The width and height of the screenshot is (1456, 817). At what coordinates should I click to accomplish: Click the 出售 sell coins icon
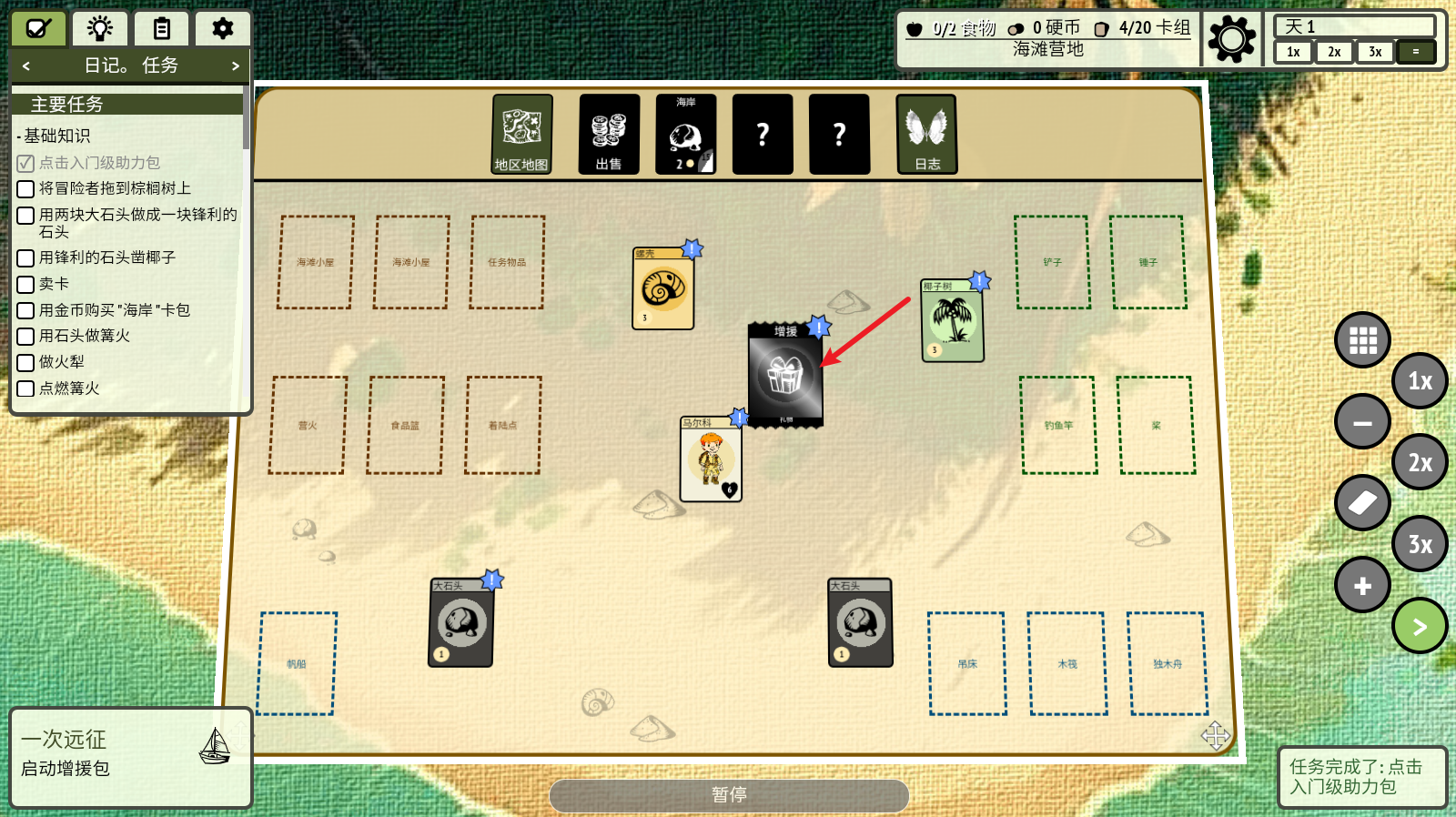click(608, 134)
